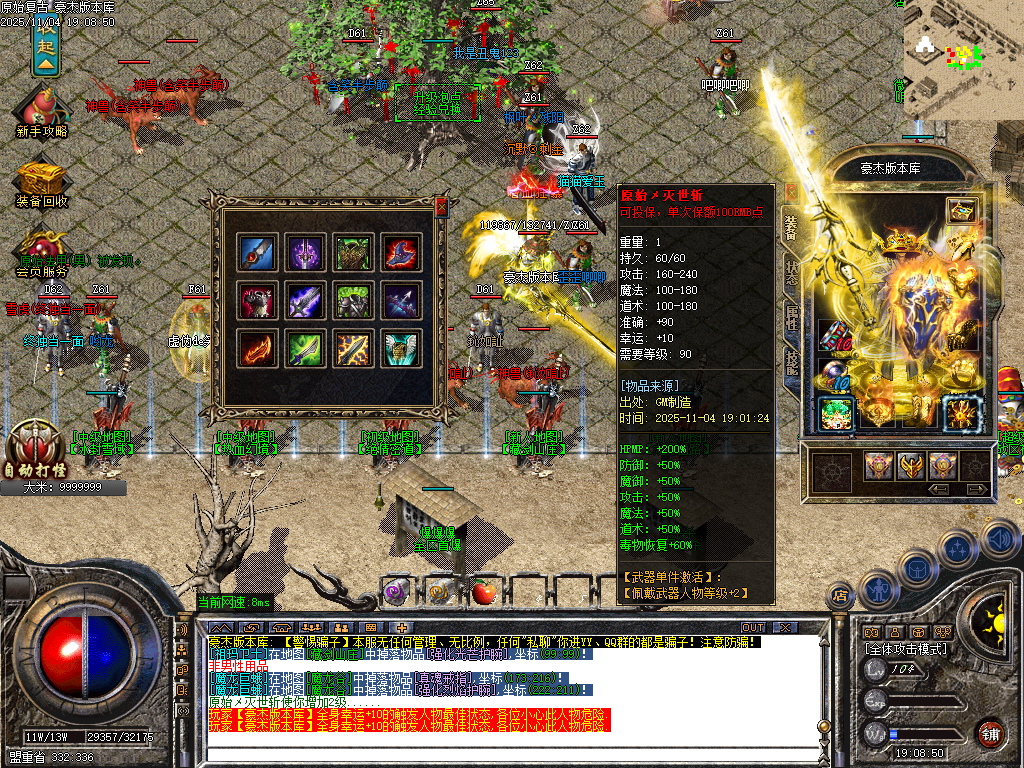Select the flaming red blade skill icon

257,348
